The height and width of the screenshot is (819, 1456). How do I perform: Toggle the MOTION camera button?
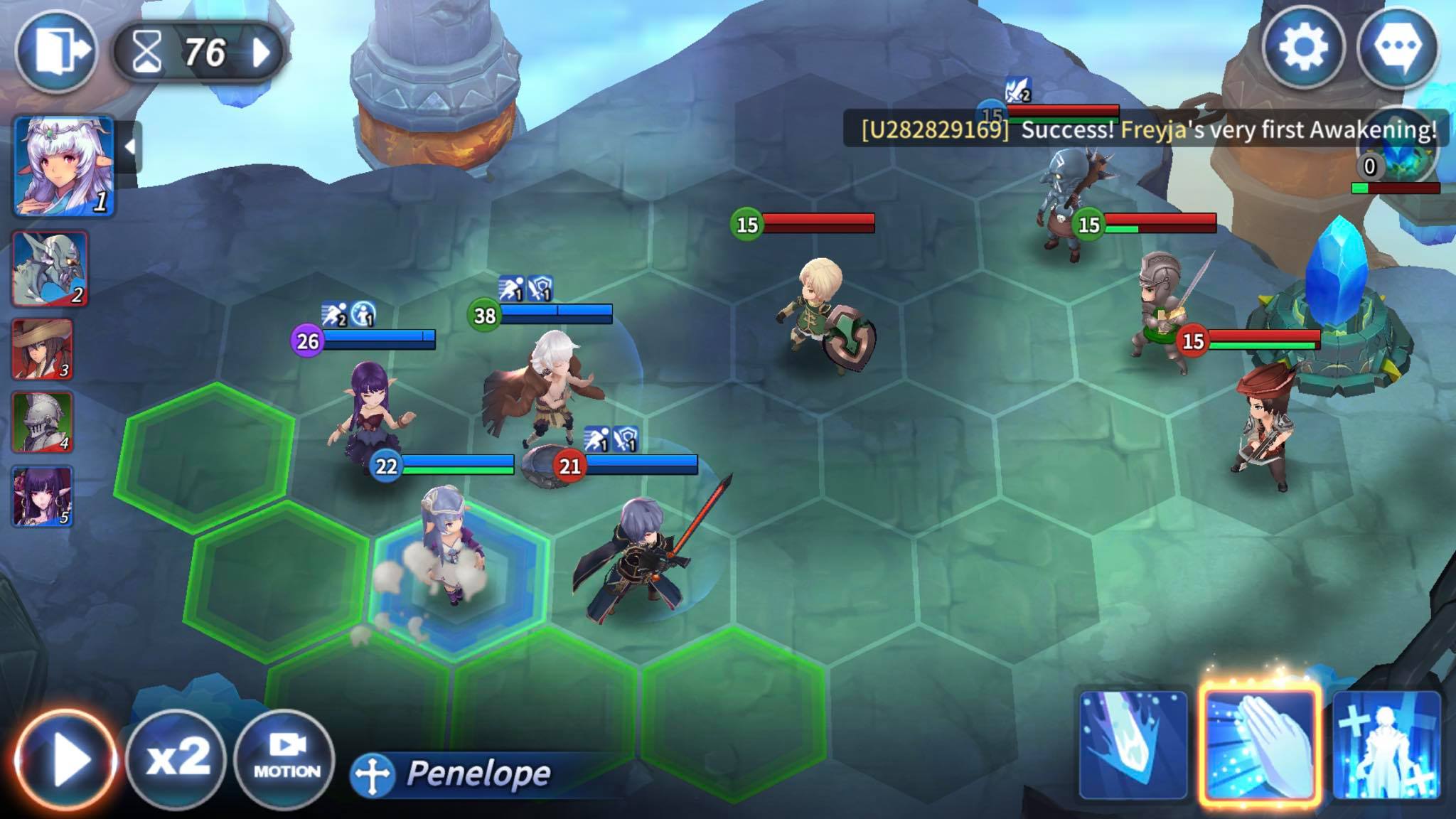[286, 758]
